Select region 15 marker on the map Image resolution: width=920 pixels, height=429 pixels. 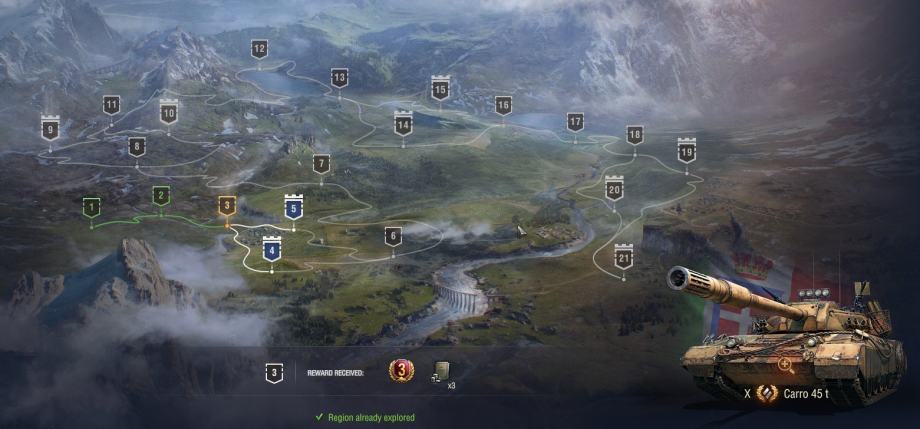click(440, 90)
